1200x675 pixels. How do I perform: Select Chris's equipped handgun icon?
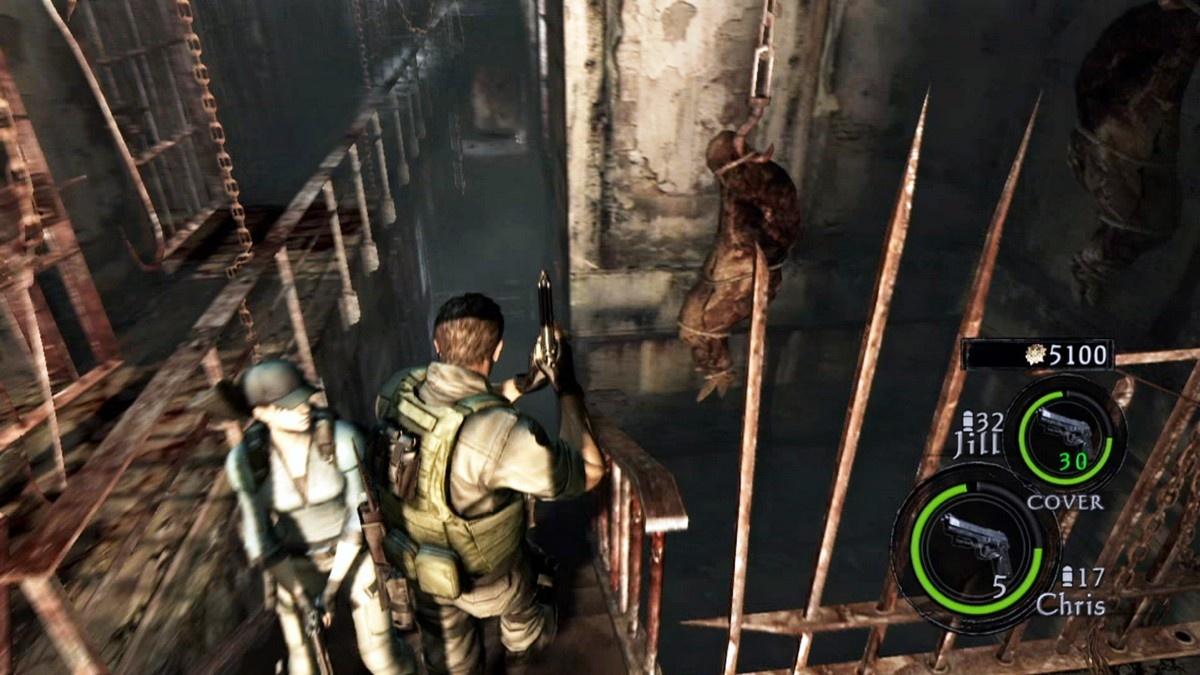[974, 545]
